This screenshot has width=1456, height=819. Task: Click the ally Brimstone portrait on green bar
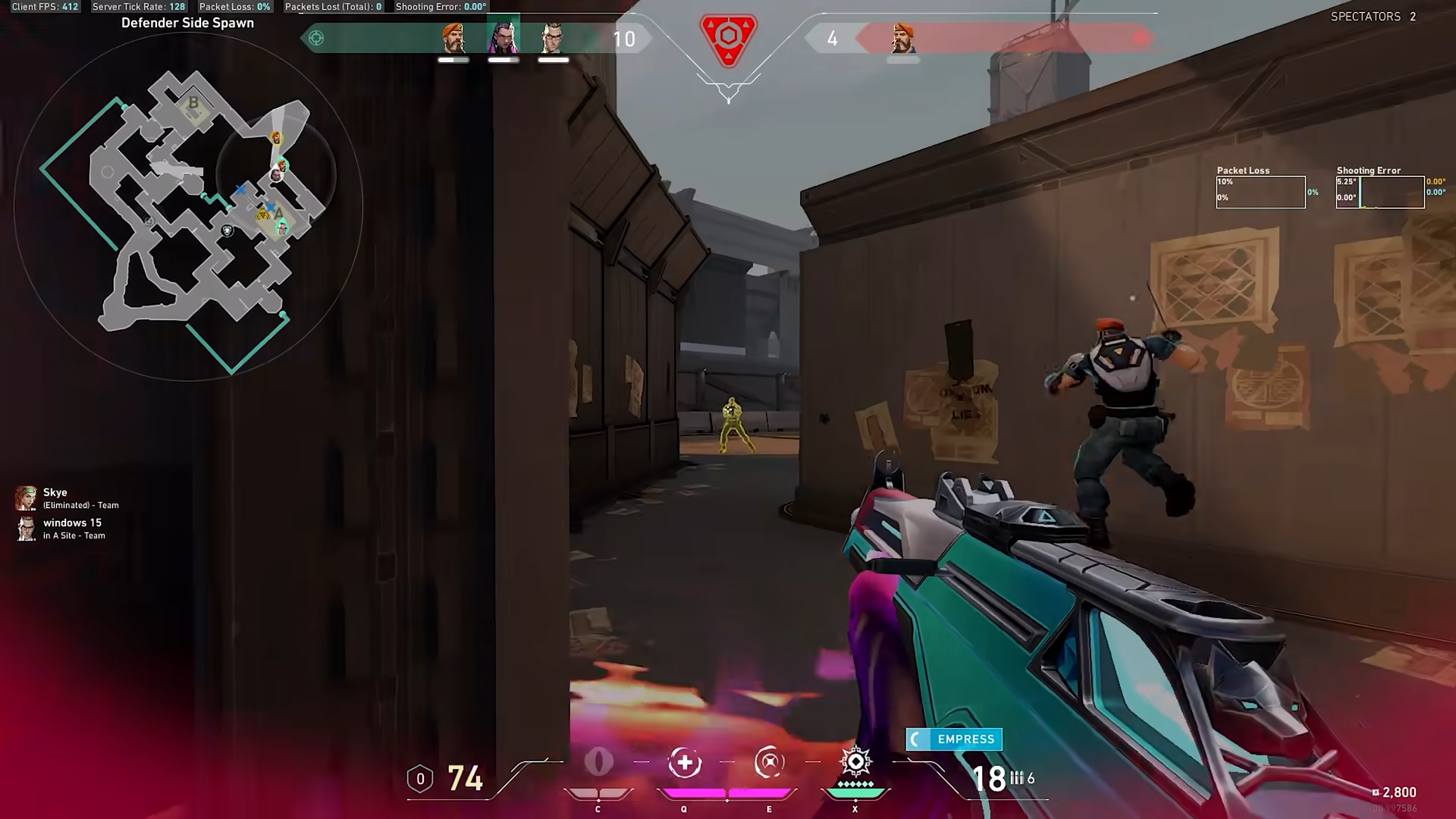(453, 38)
